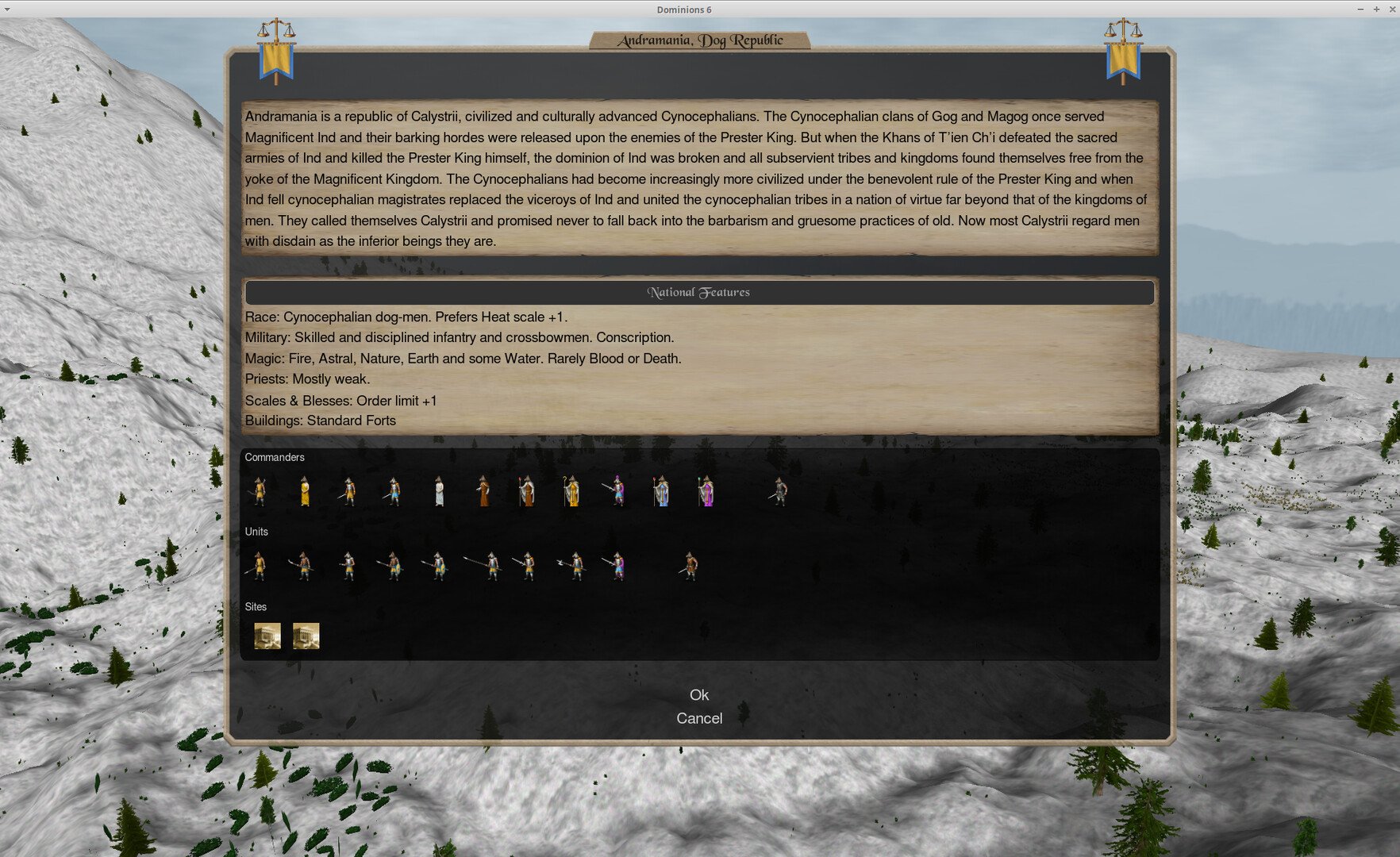Minimize the Dominions 6 window
Screen dimensions: 1400x857
(1360, 10)
